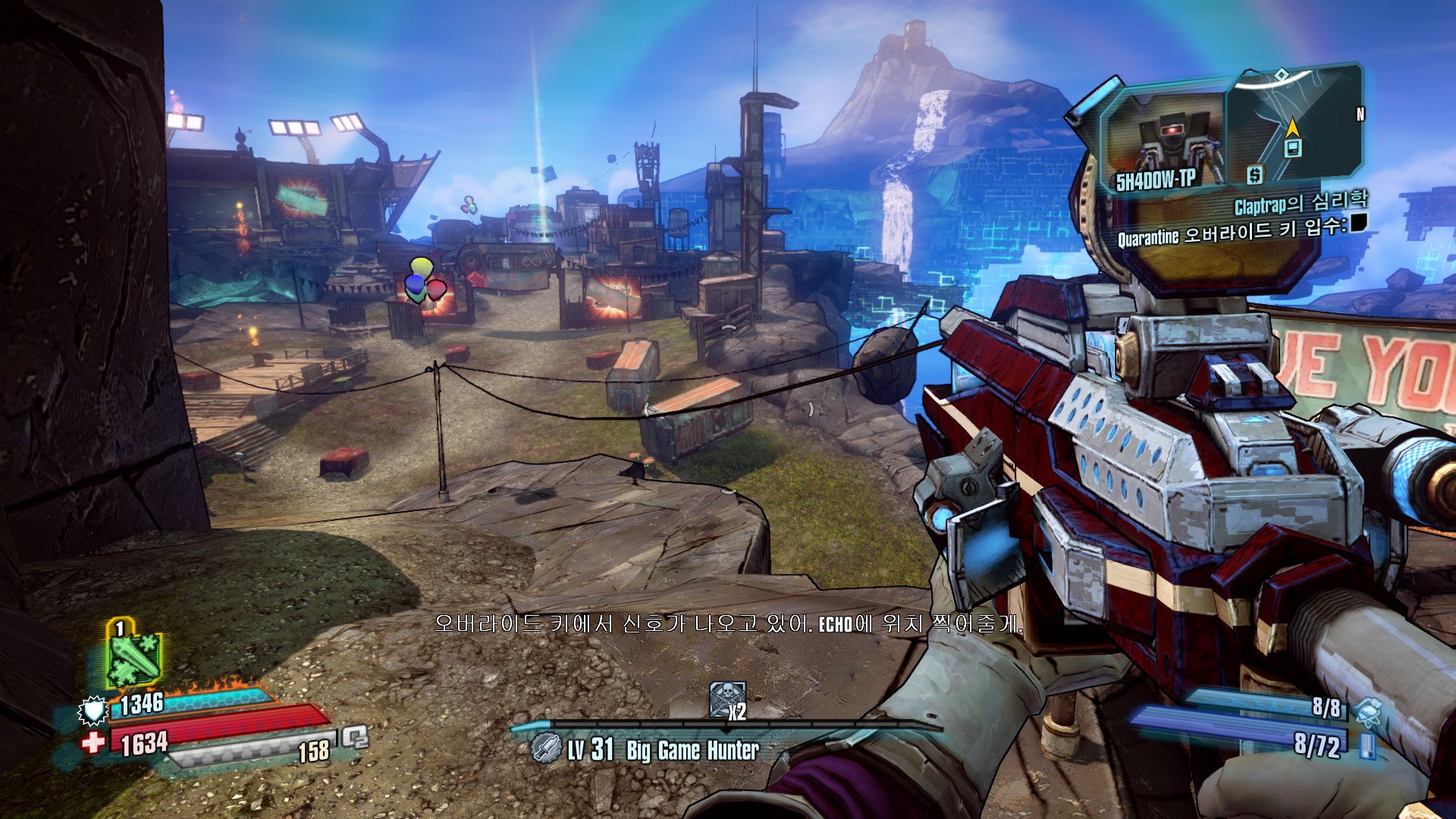Click the Big Game Hunter class emblem
This screenshot has height=819, width=1456.
(544, 749)
